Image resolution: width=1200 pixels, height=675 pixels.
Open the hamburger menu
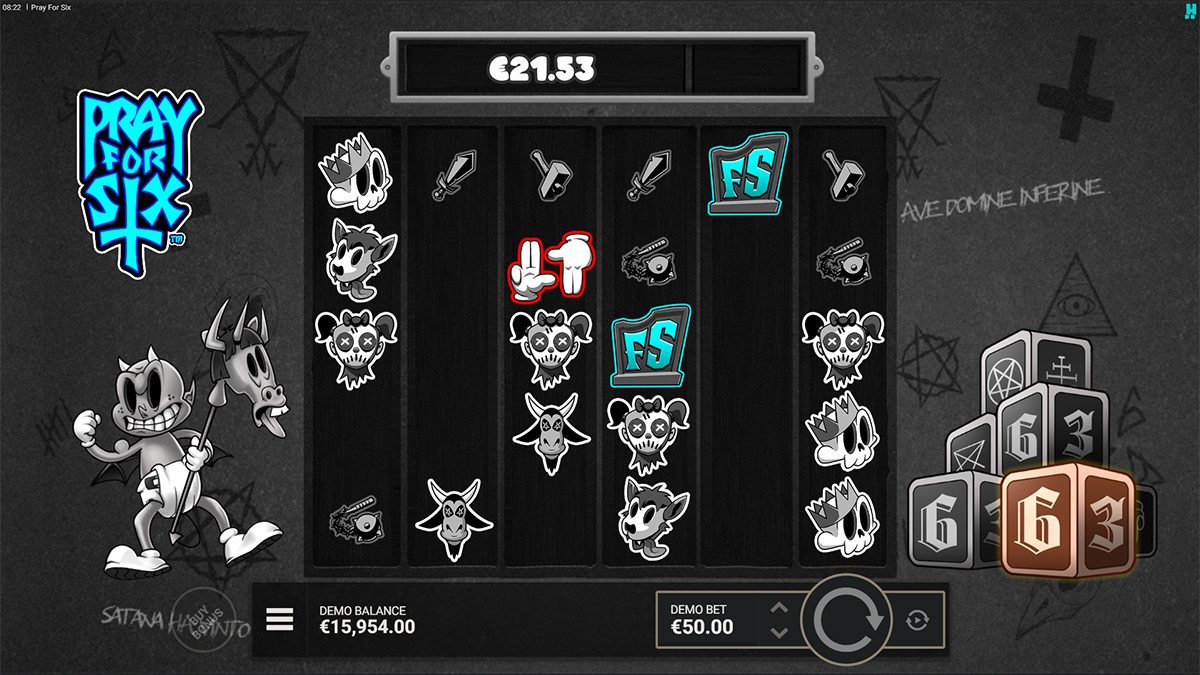[280, 620]
